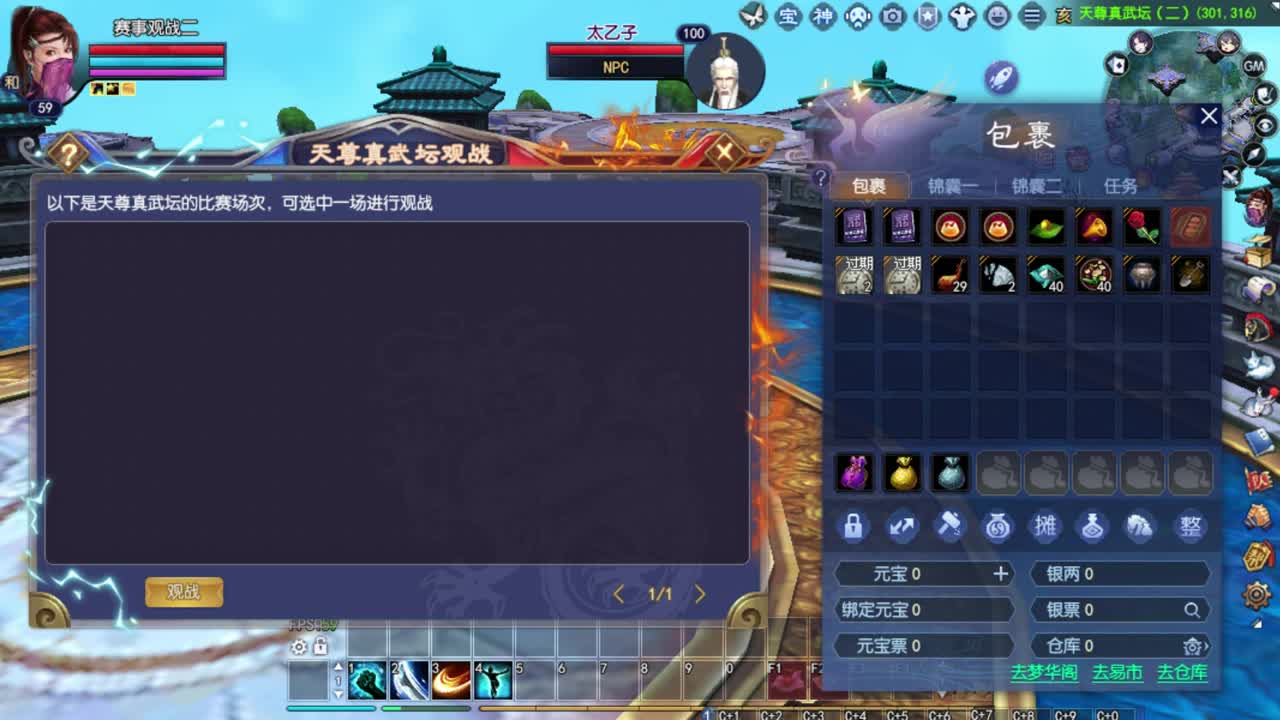Click the 摊 stall icon in the bag panel
The height and width of the screenshot is (720, 1280).
tap(1045, 526)
